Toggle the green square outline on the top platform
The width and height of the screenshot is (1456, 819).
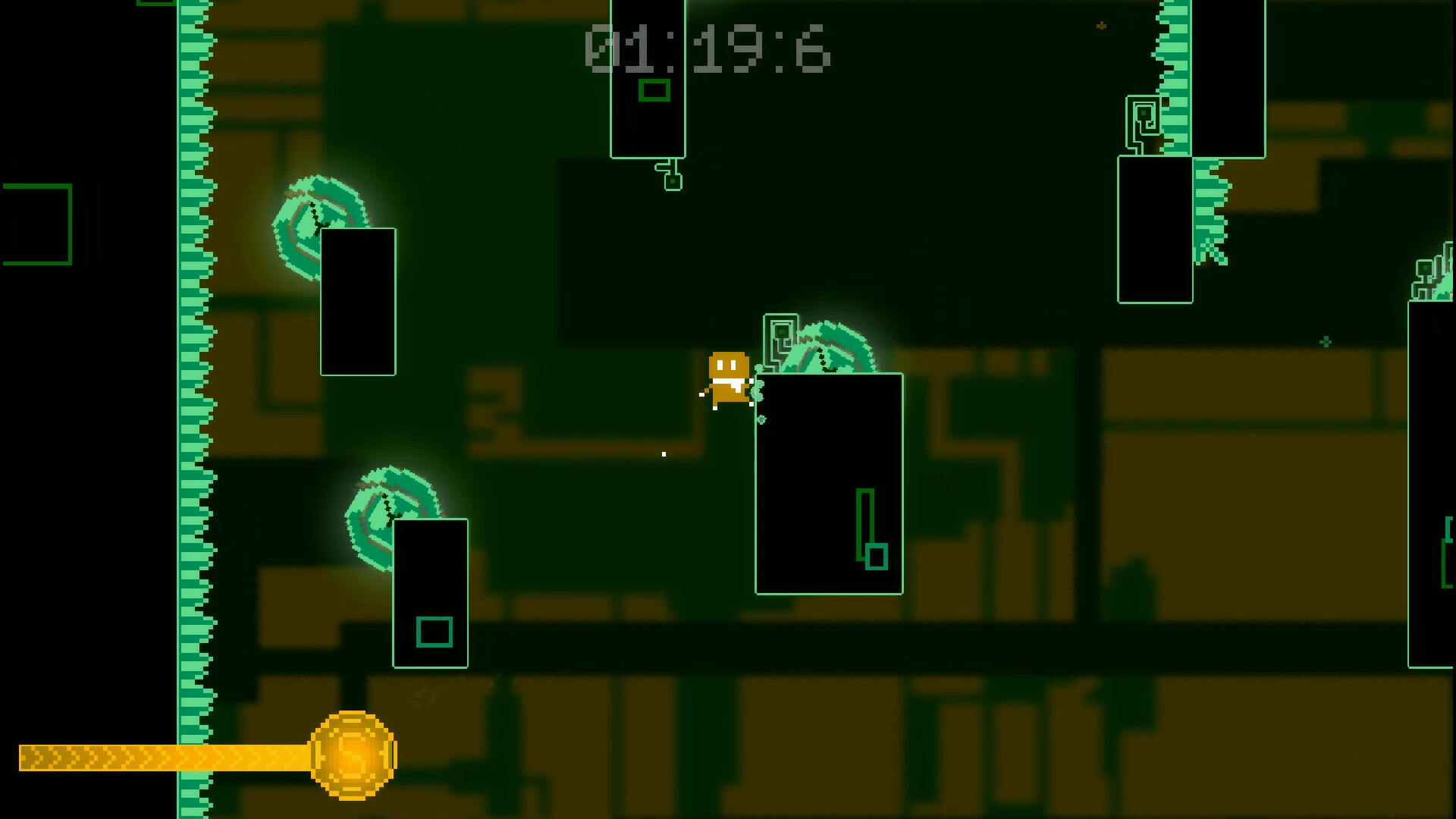click(654, 91)
